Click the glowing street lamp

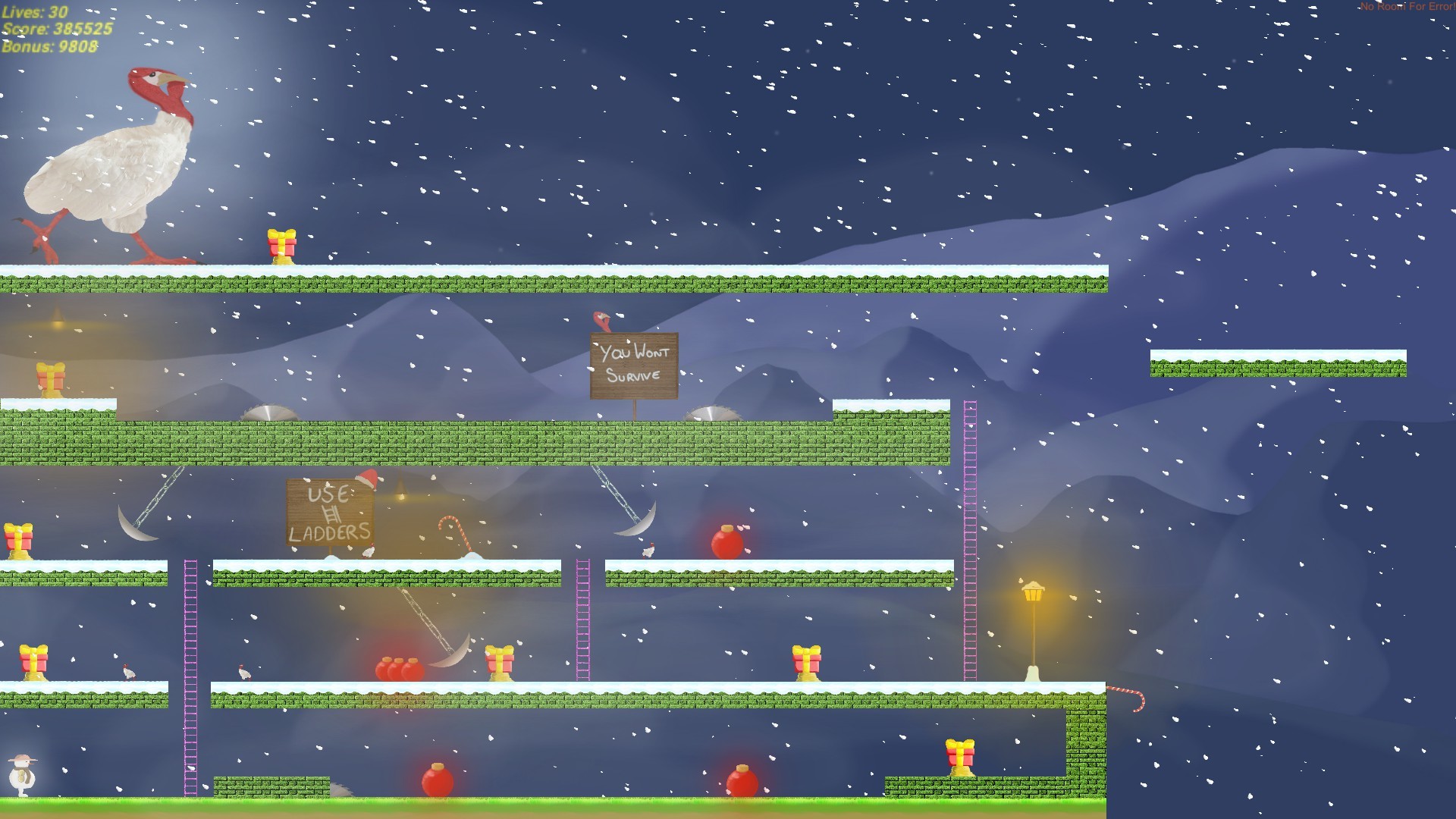tap(1034, 590)
